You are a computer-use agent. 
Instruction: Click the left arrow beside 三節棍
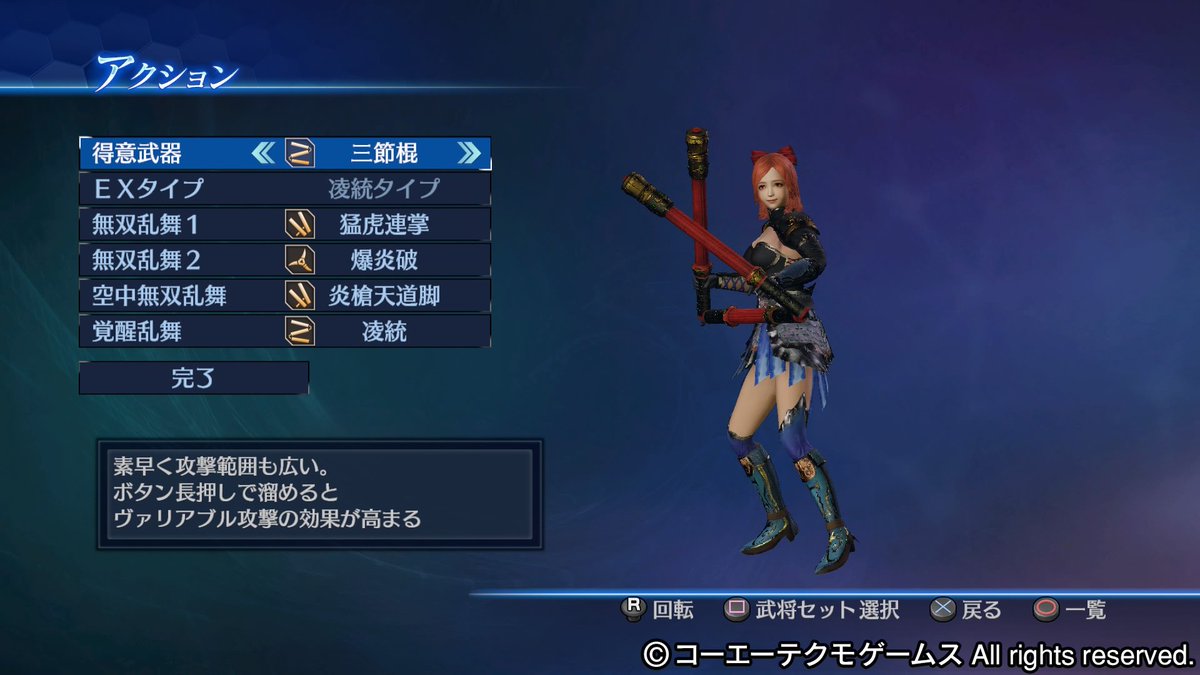tap(263, 153)
